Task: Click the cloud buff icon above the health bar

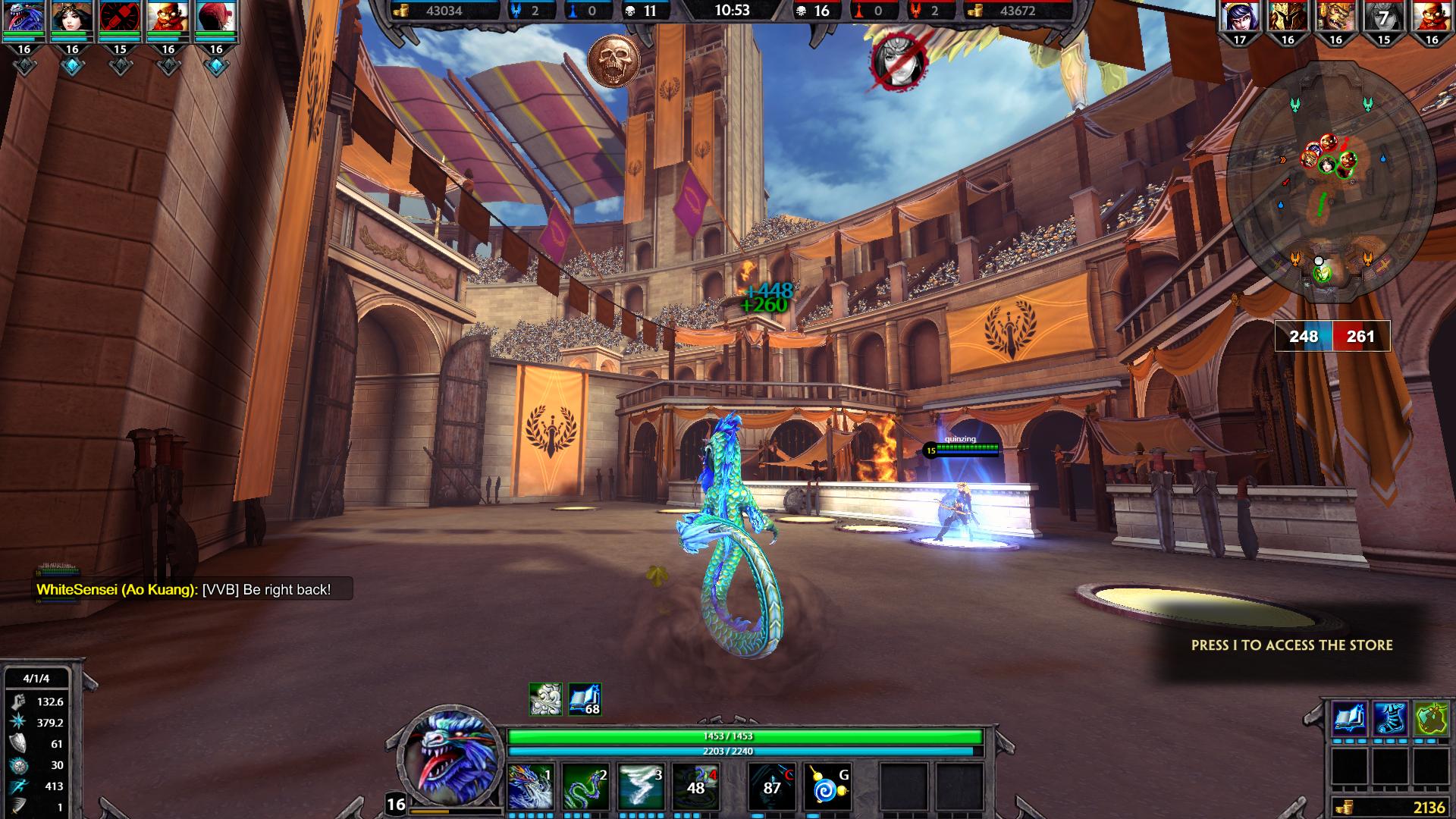Action: click(x=545, y=699)
